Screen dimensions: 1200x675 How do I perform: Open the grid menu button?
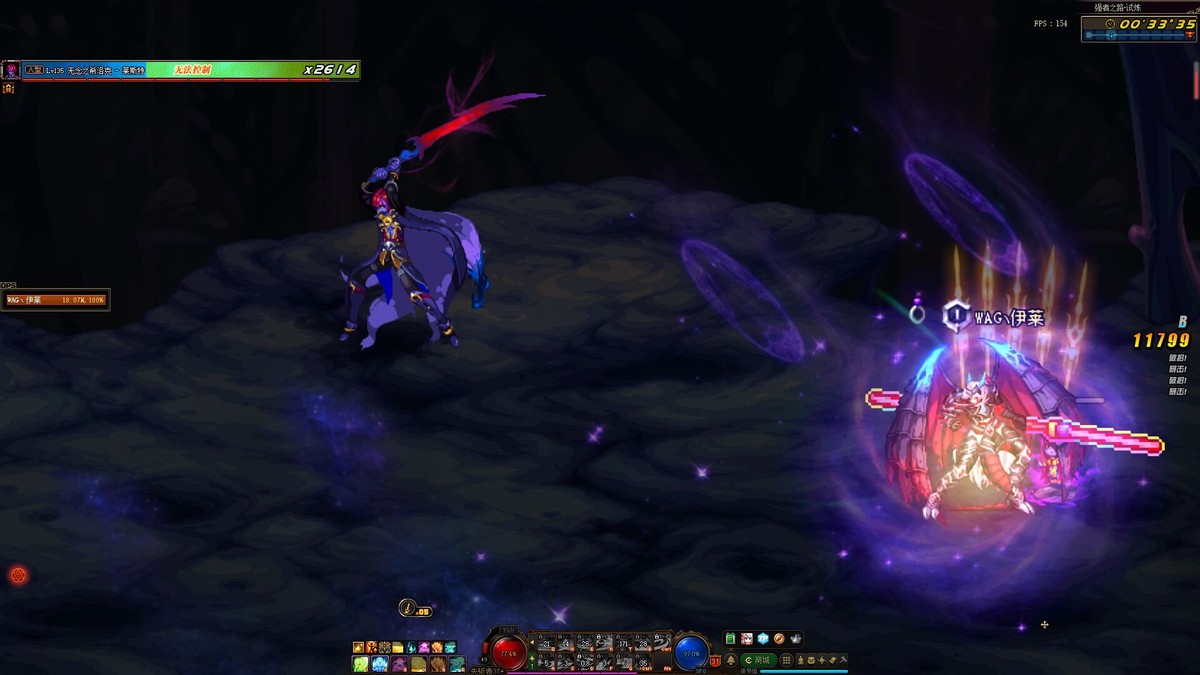[x=787, y=660]
